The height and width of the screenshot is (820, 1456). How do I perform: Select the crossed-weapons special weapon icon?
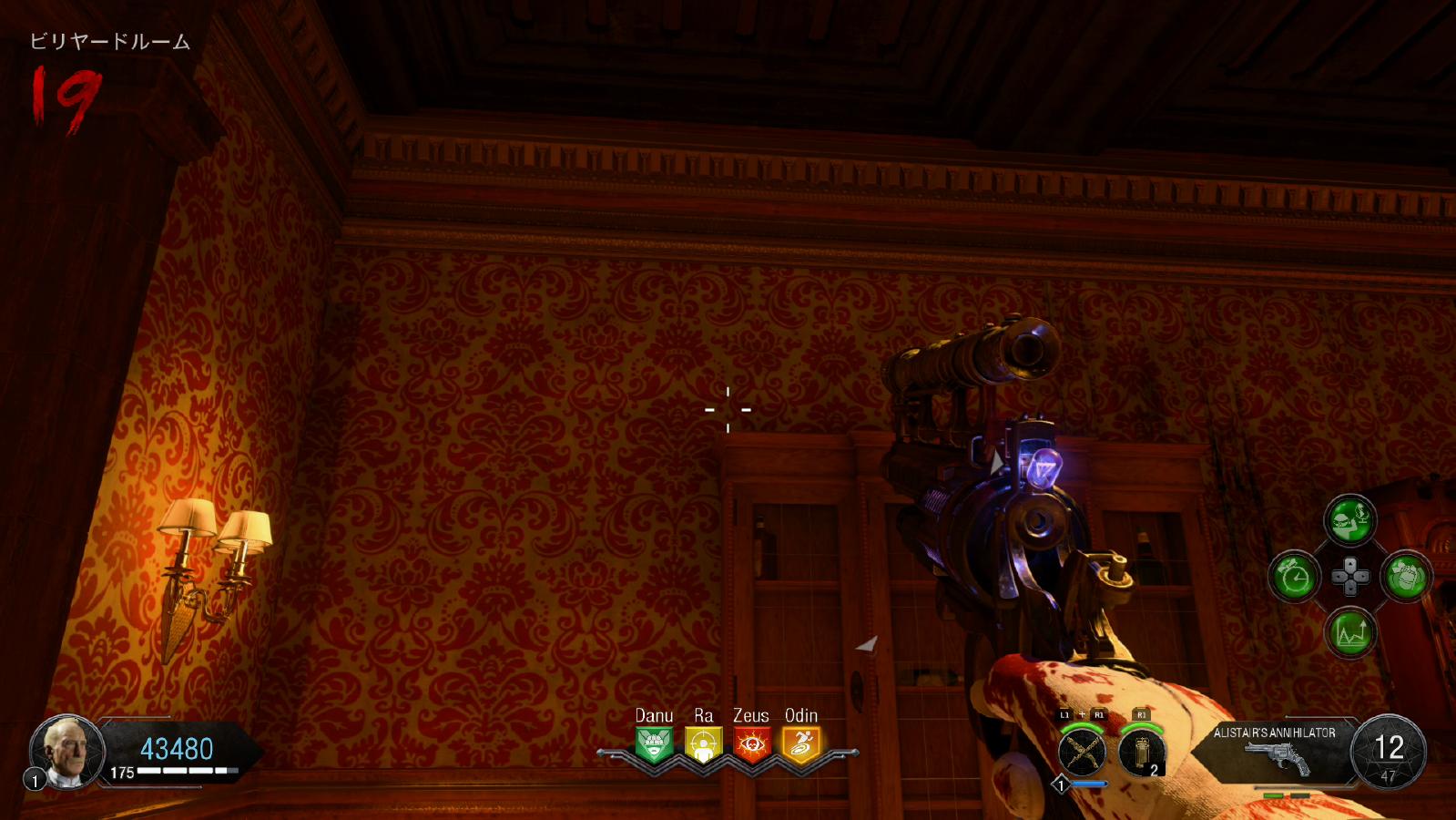[x=1083, y=753]
